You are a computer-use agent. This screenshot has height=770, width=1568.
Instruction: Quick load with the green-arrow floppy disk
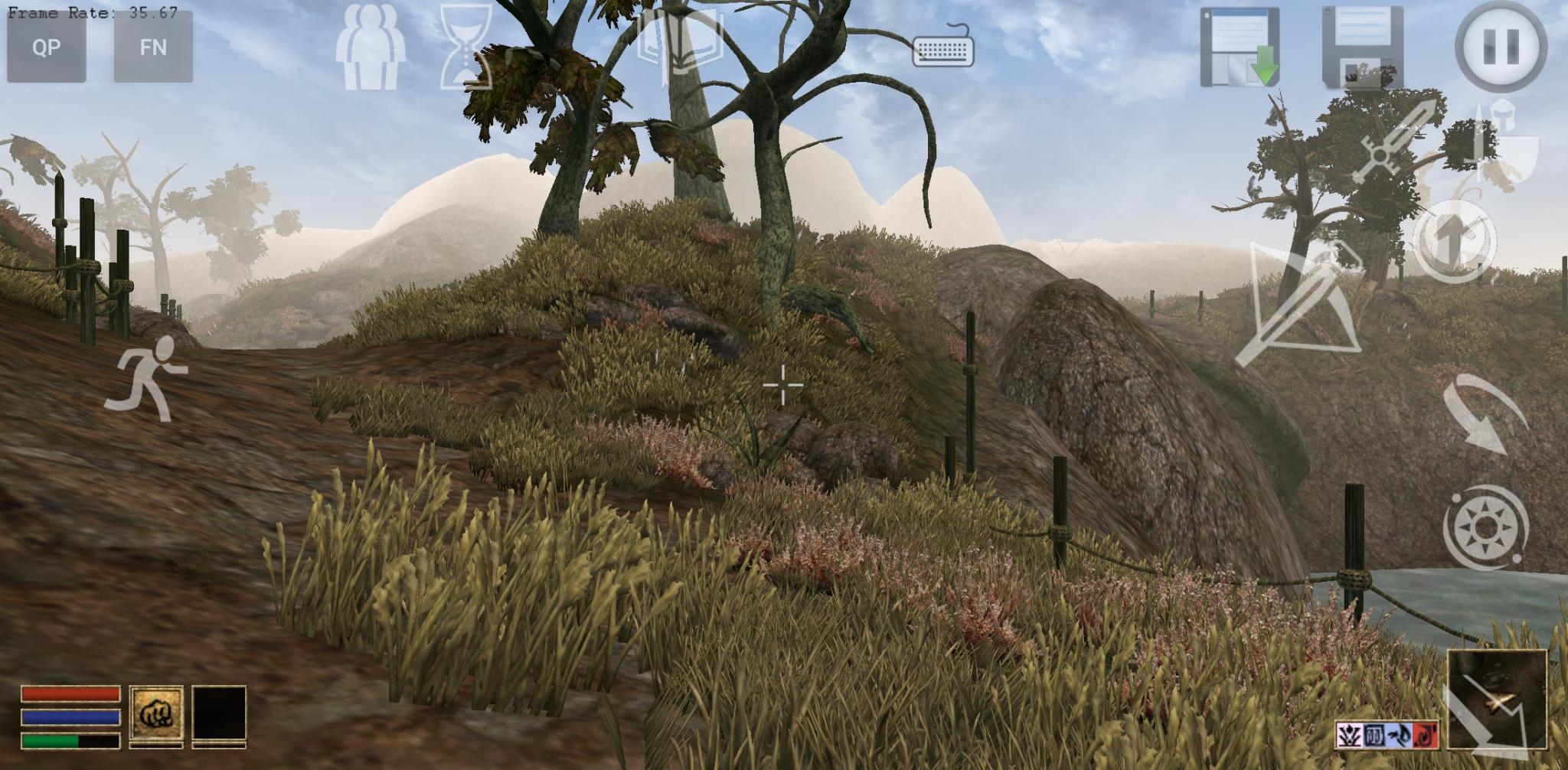point(1240,47)
